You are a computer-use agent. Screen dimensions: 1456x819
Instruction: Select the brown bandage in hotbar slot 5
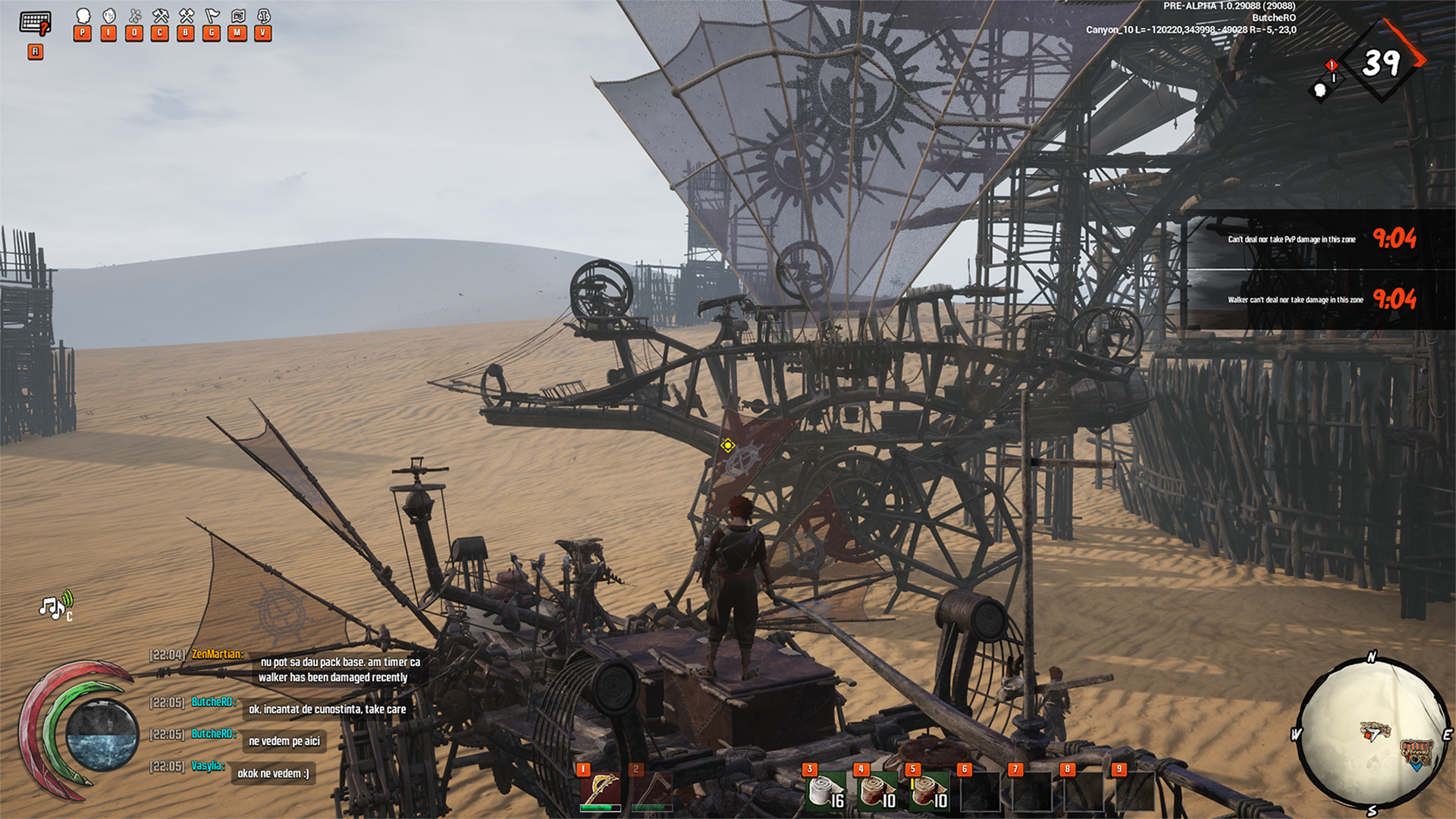point(930,792)
